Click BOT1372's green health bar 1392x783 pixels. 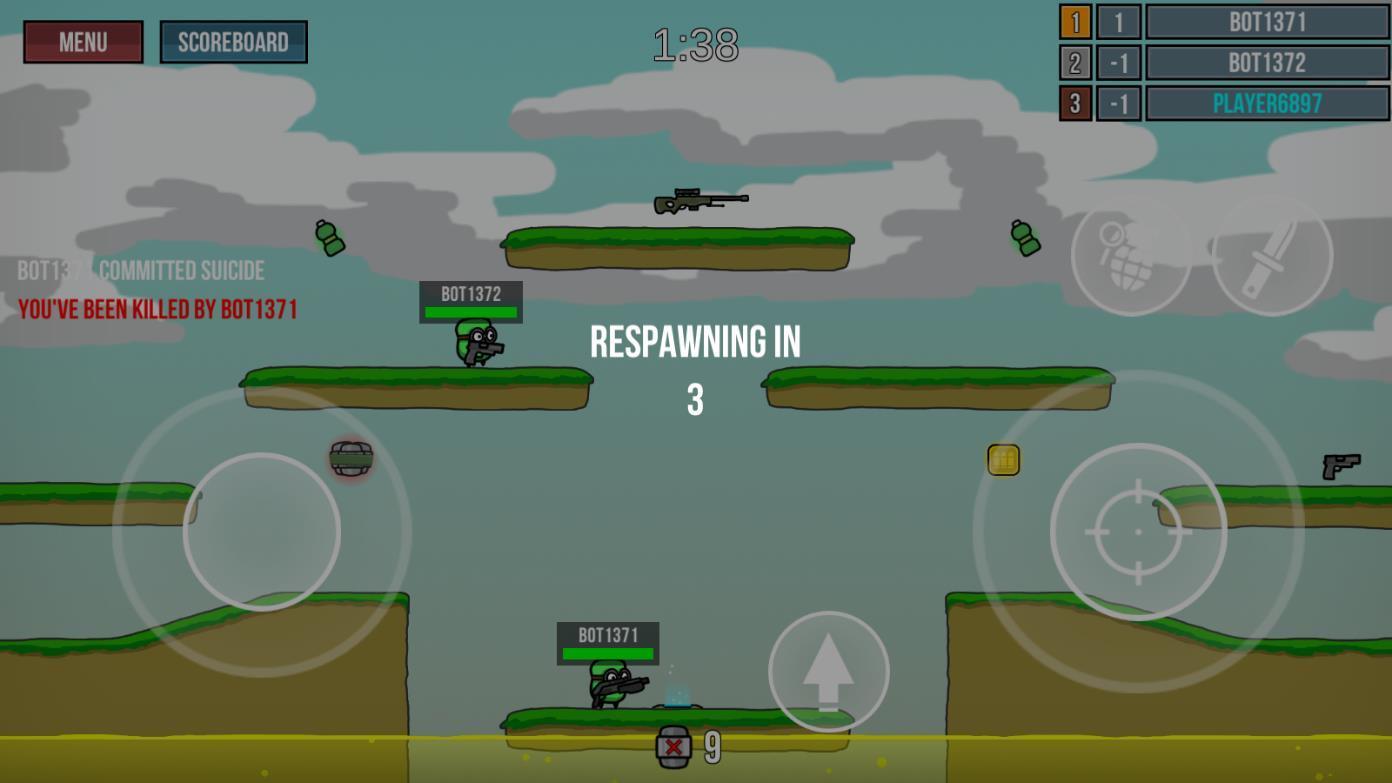[x=471, y=313]
